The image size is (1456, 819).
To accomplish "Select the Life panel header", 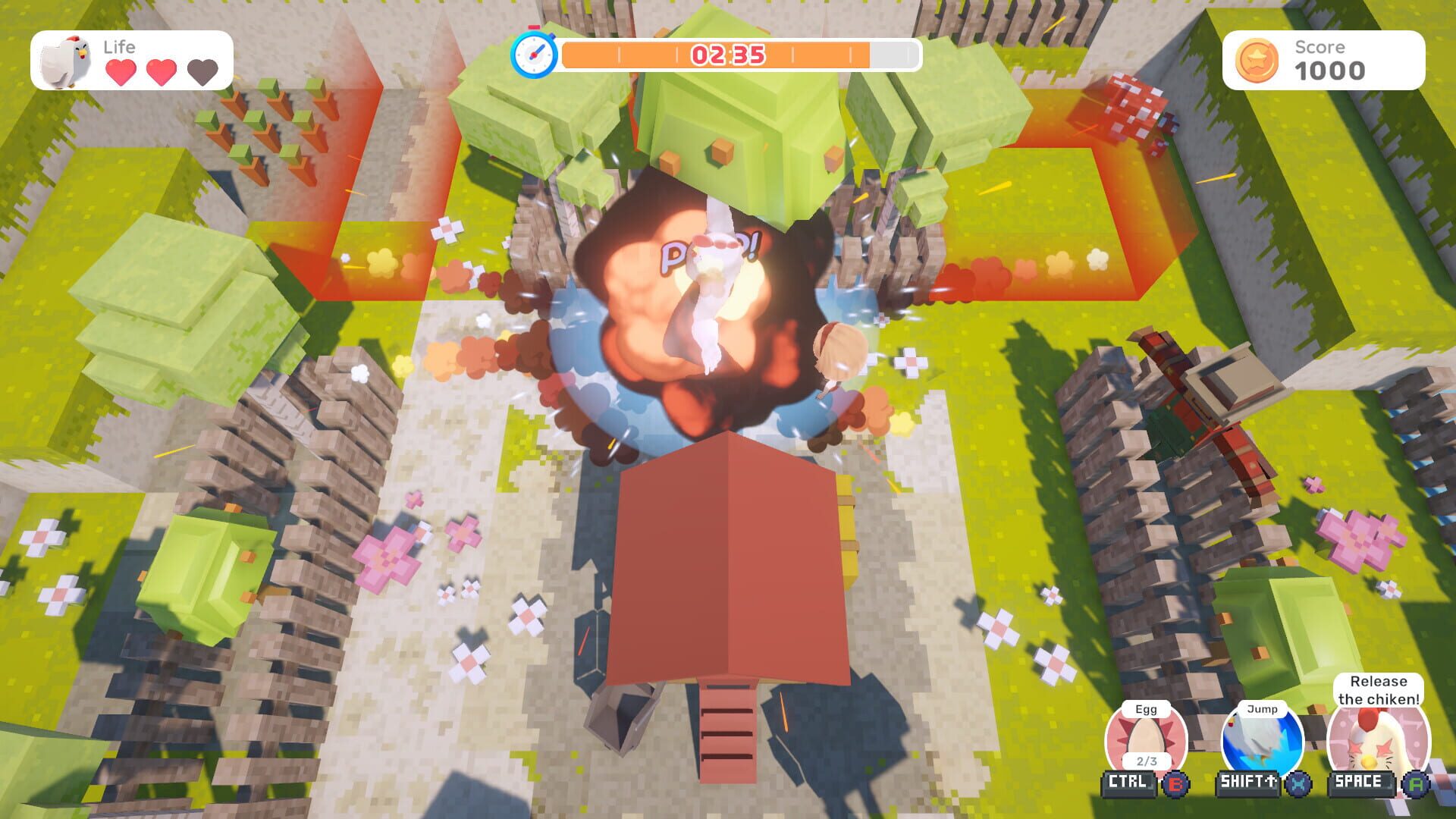I will tap(119, 45).
